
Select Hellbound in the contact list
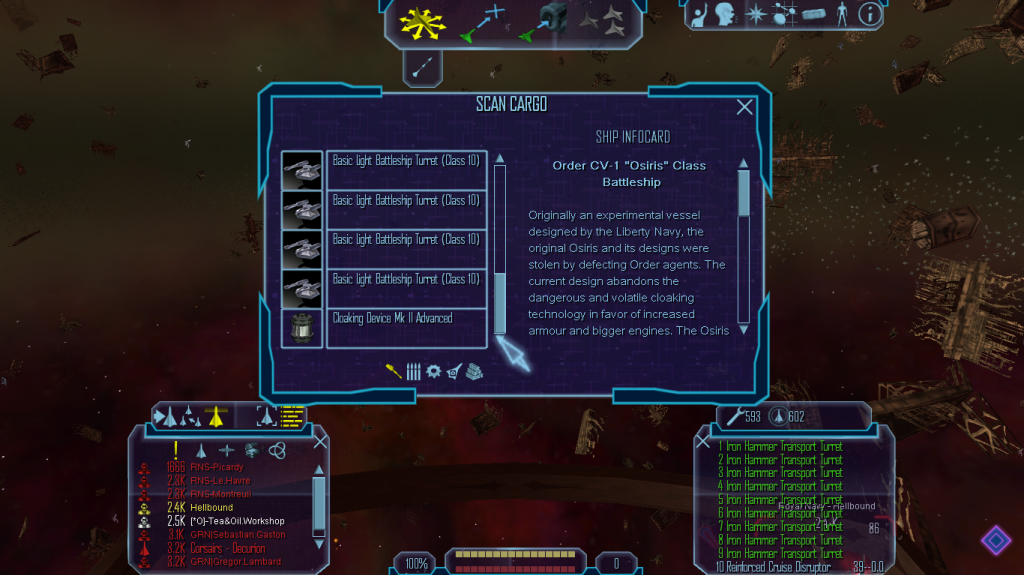[212, 508]
